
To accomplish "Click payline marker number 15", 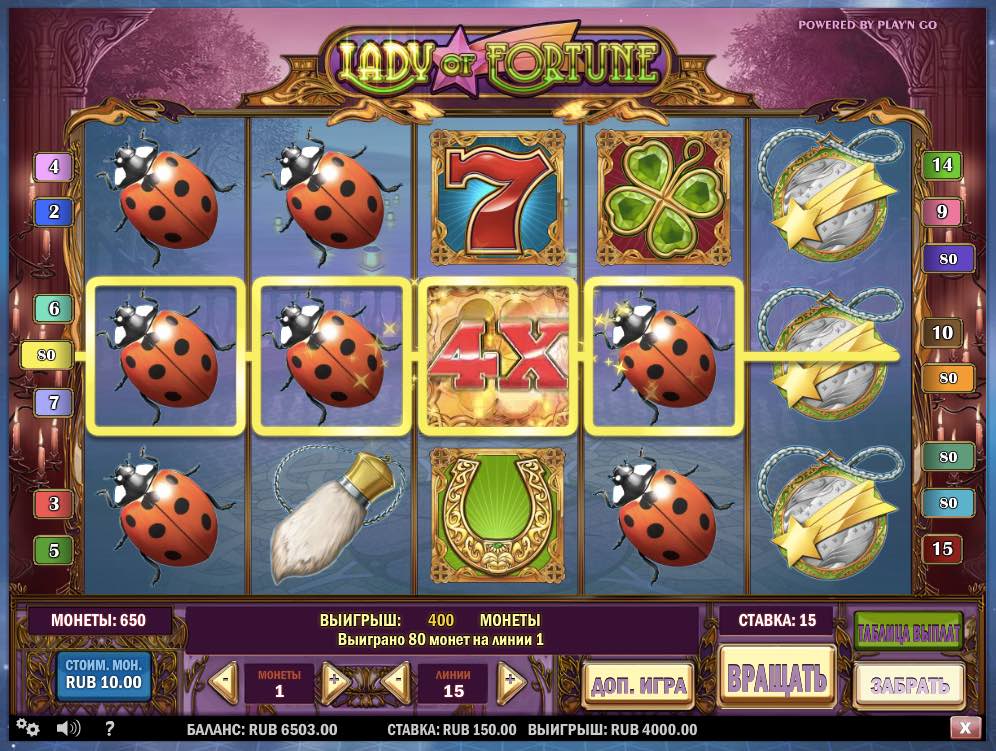I will (x=942, y=549).
